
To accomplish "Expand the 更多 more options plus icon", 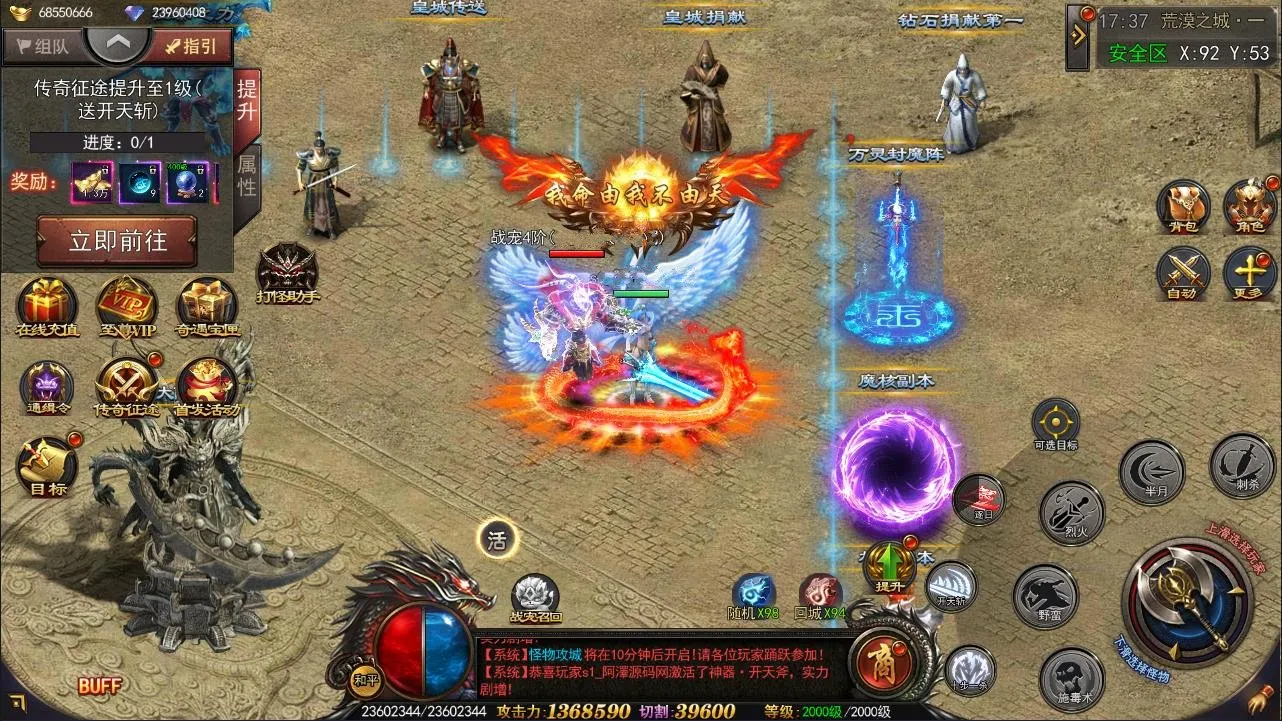I will 1250,272.
